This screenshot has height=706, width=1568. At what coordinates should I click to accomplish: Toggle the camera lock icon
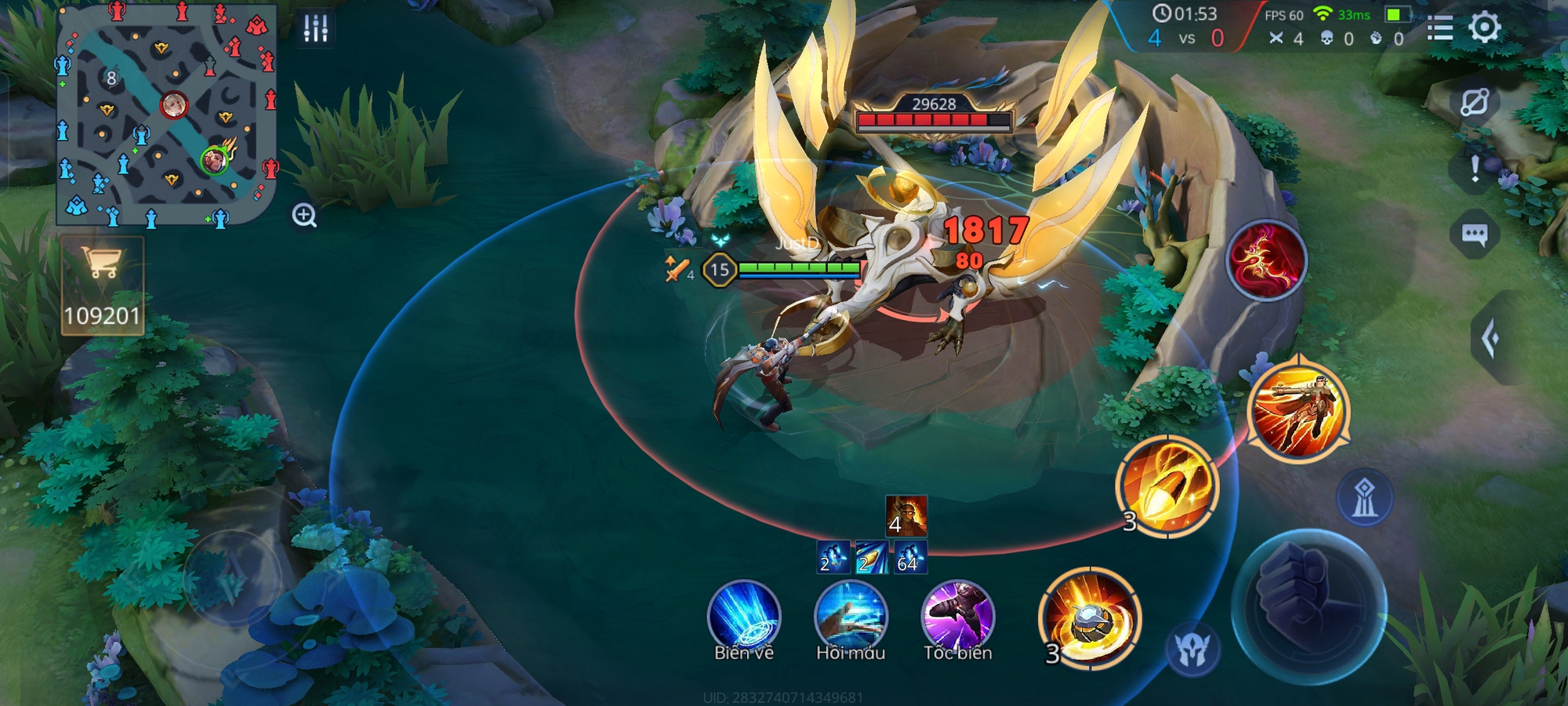tap(1474, 103)
